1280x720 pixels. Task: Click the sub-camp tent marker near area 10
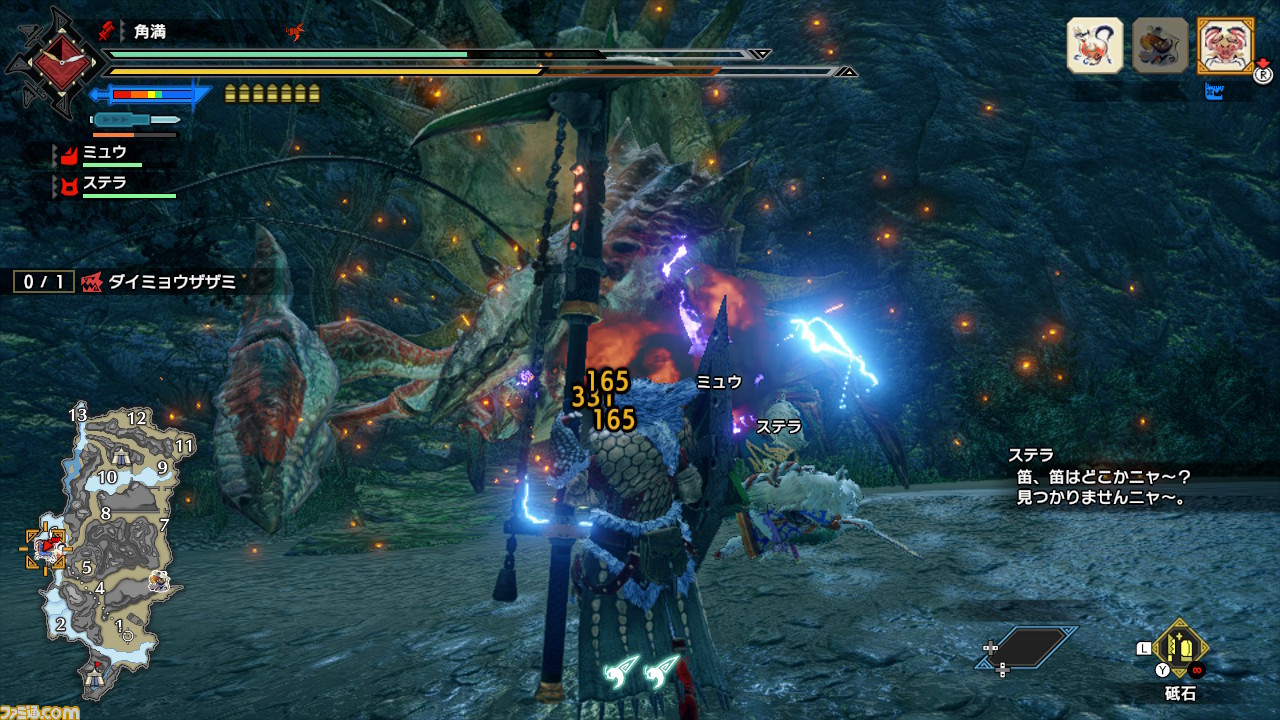coord(121,457)
